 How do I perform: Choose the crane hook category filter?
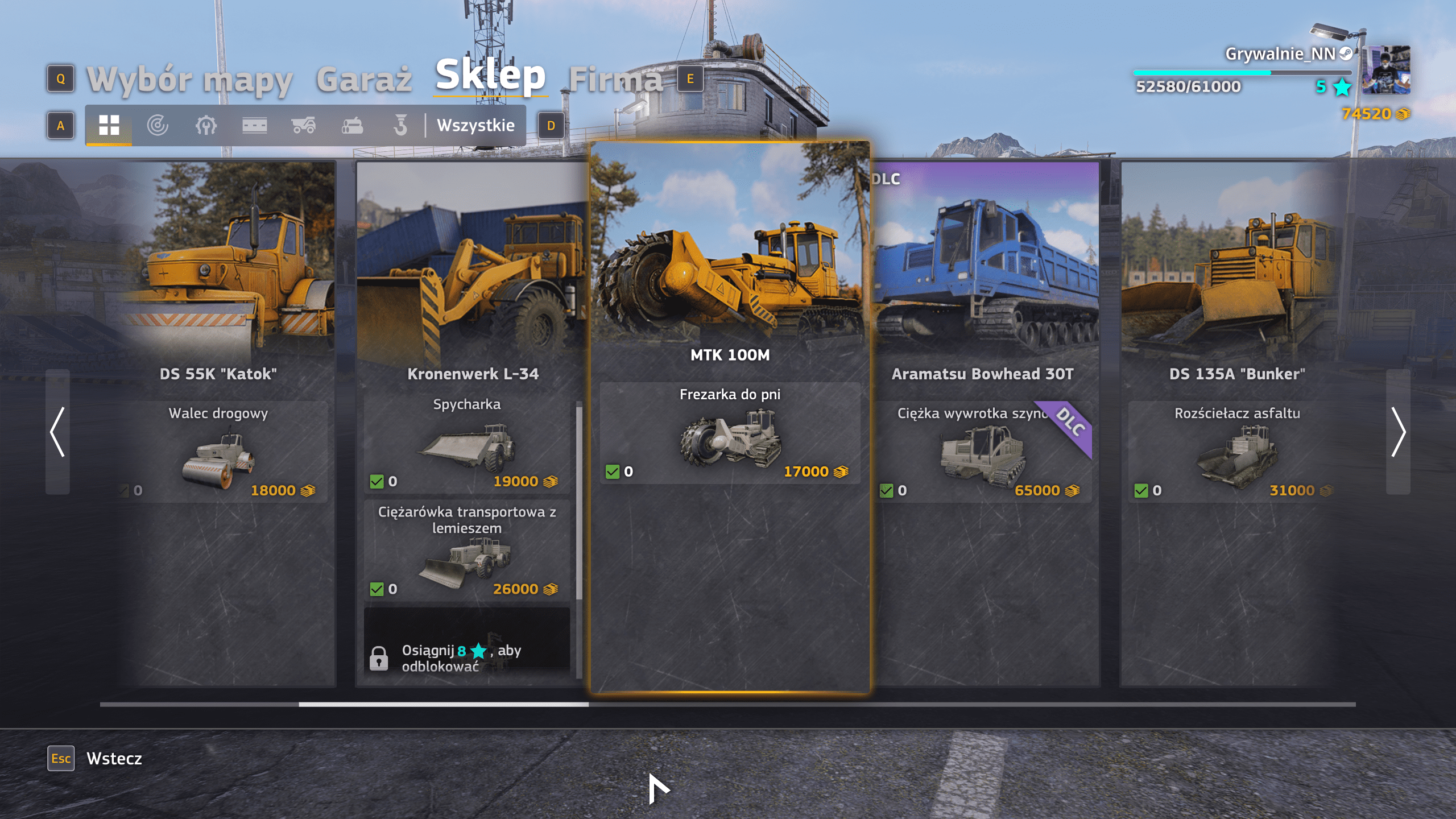[400, 125]
